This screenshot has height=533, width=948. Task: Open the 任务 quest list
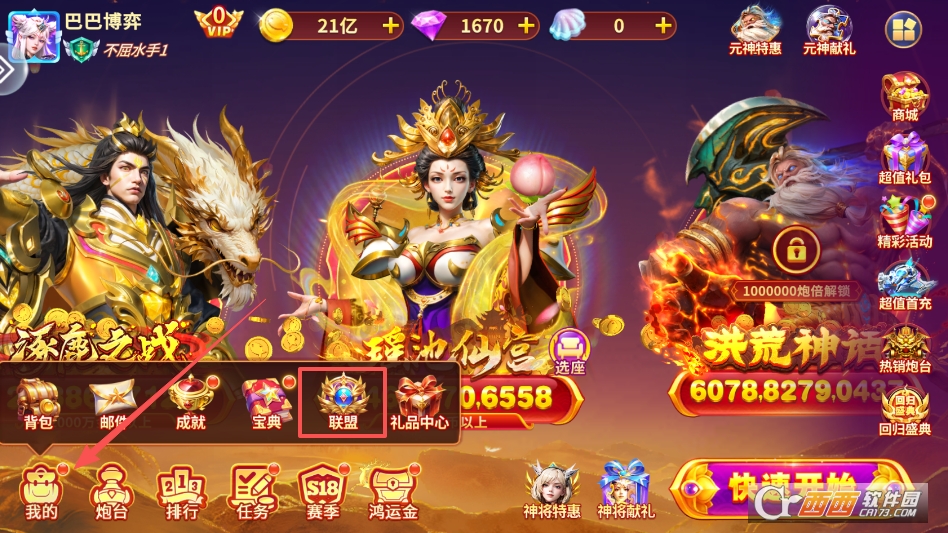click(x=252, y=492)
